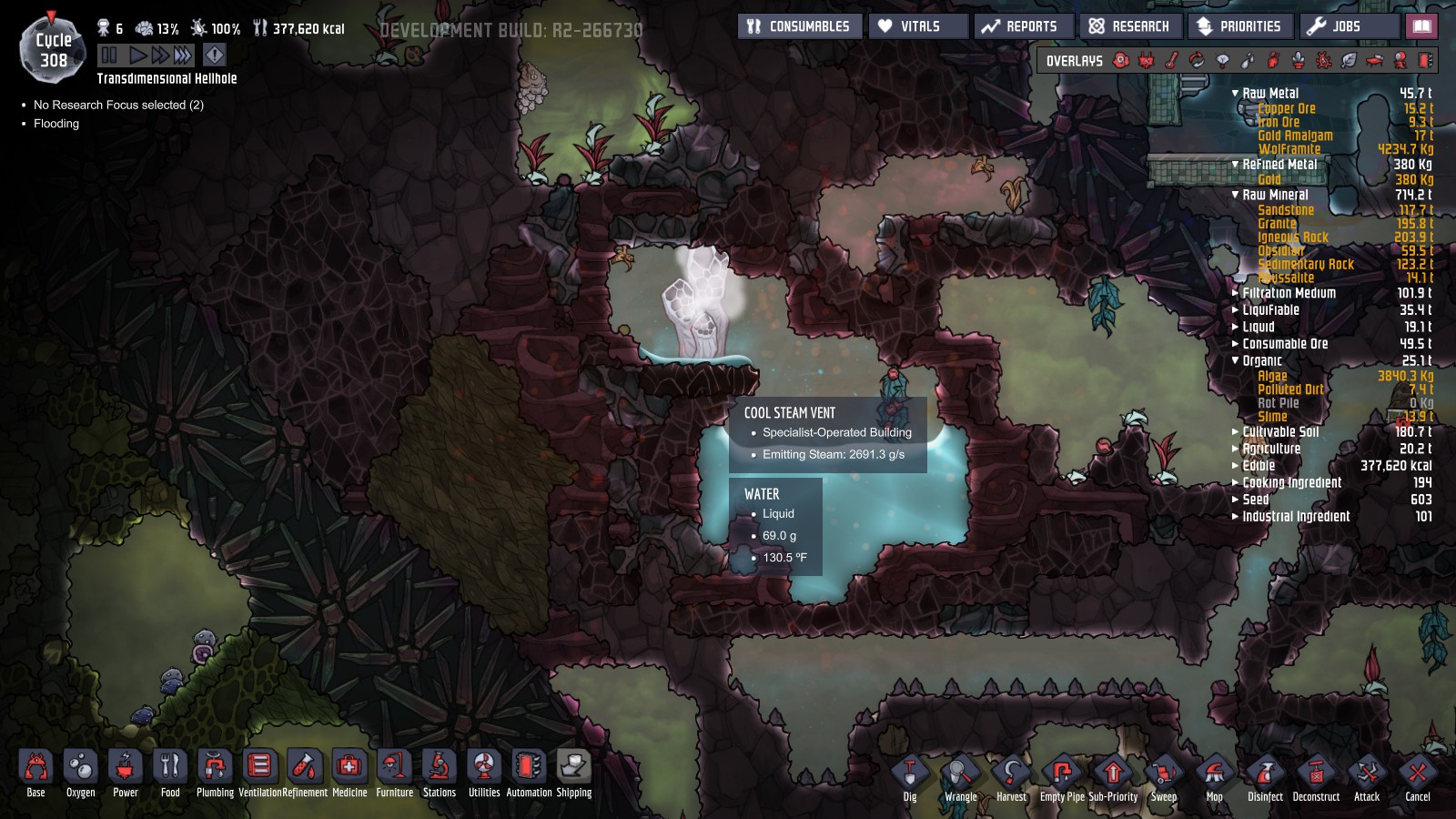Pause the game with the pause button

point(109,56)
